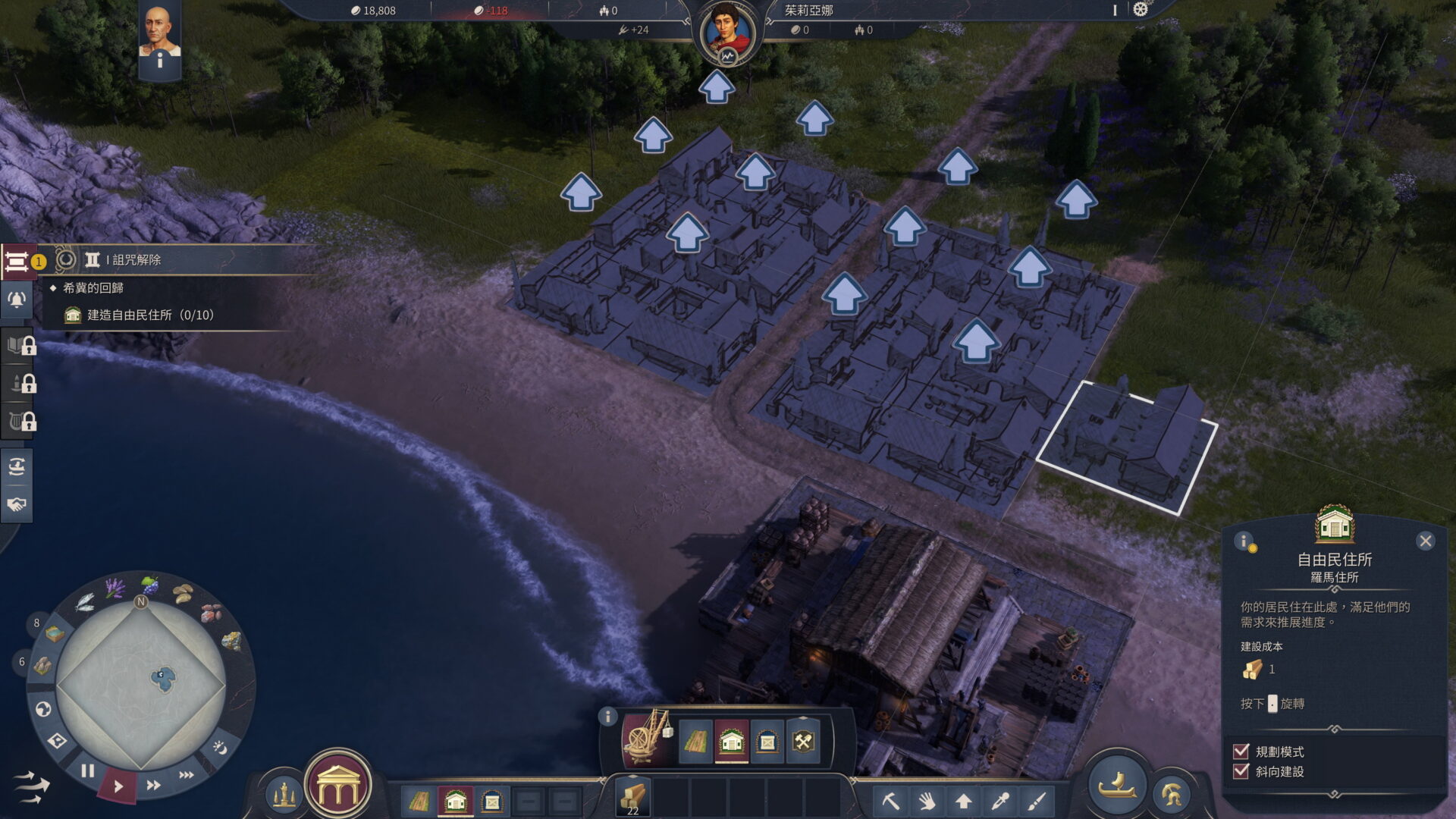The image size is (1456, 819).
Task: Set game speed to double fast-forward
Action: [153, 785]
